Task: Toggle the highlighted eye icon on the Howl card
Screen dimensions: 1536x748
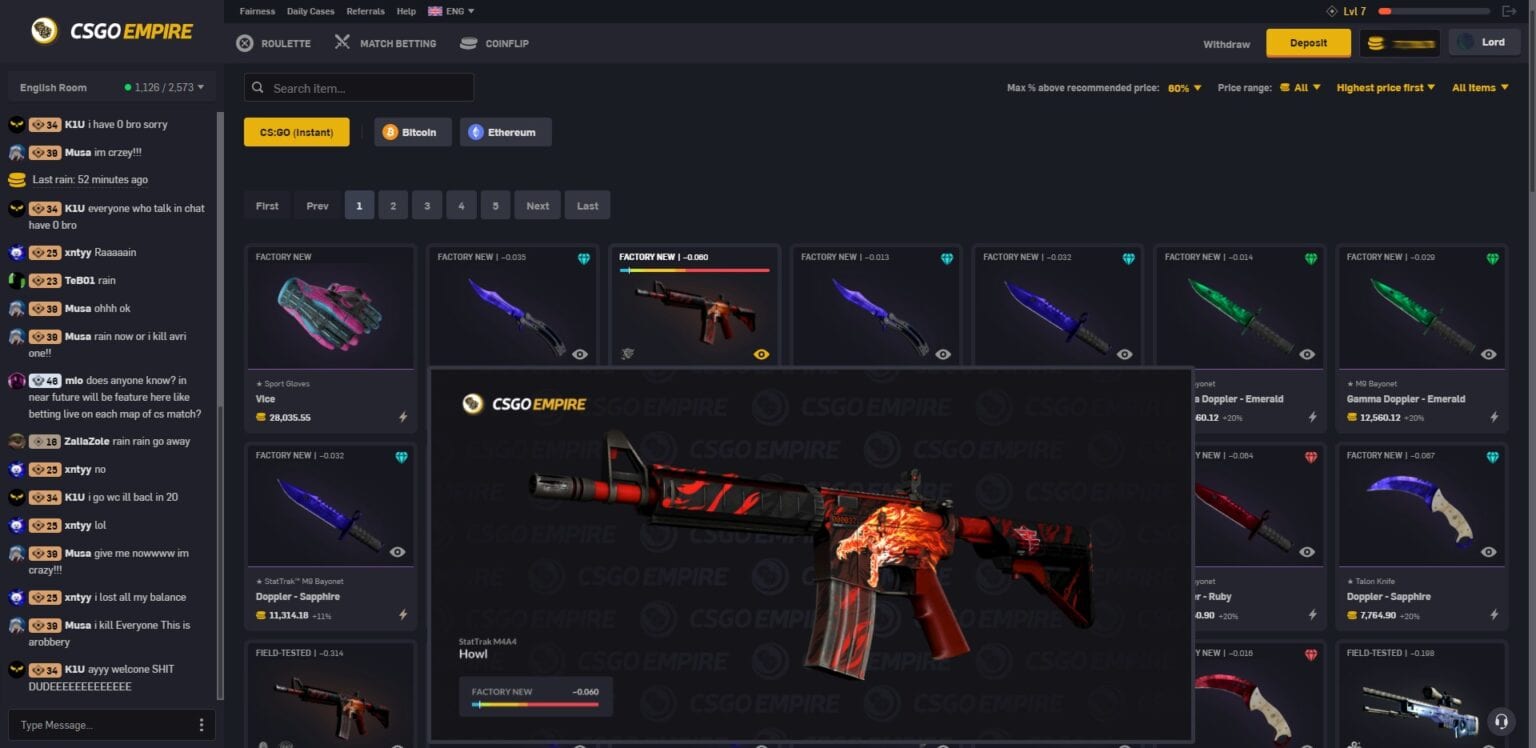Action: point(761,354)
